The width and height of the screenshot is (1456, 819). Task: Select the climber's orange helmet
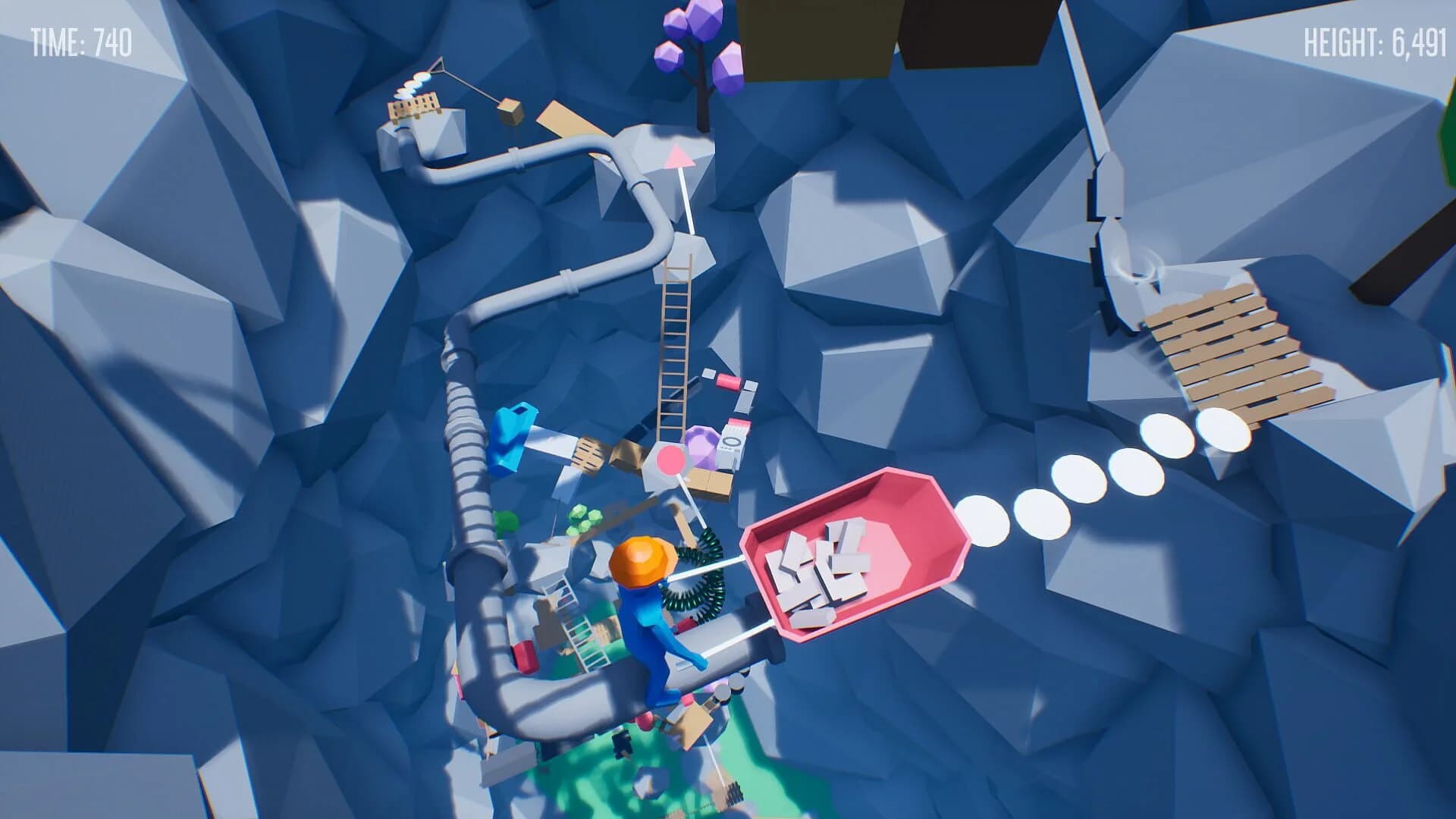tap(639, 561)
